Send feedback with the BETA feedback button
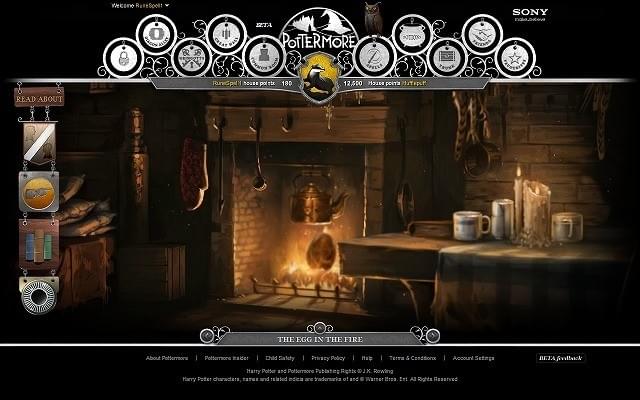The height and width of the screenshot is (400, 640). point(561,357)
